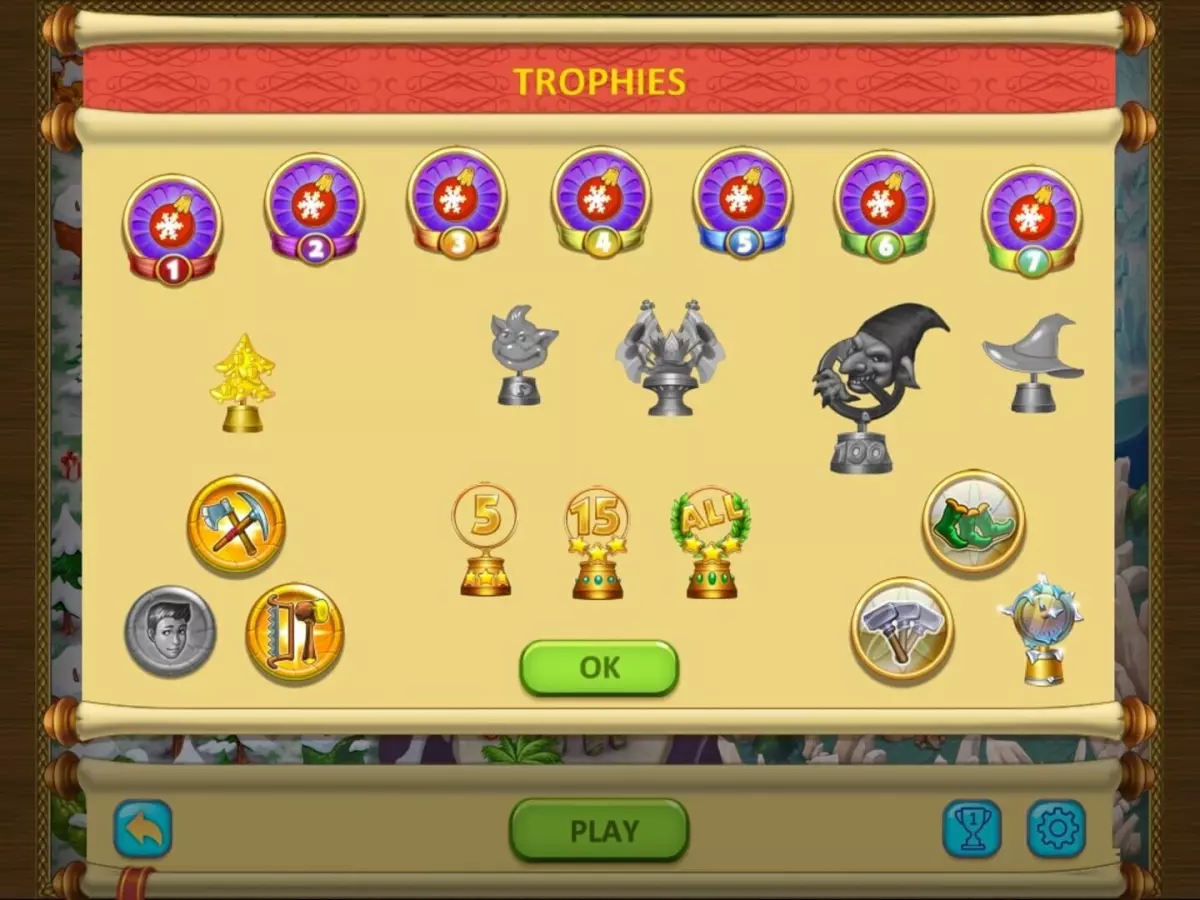The image size is (1200, 900).
Task: Select the ornament medal numbered 7
Action: pos(1031,220)
